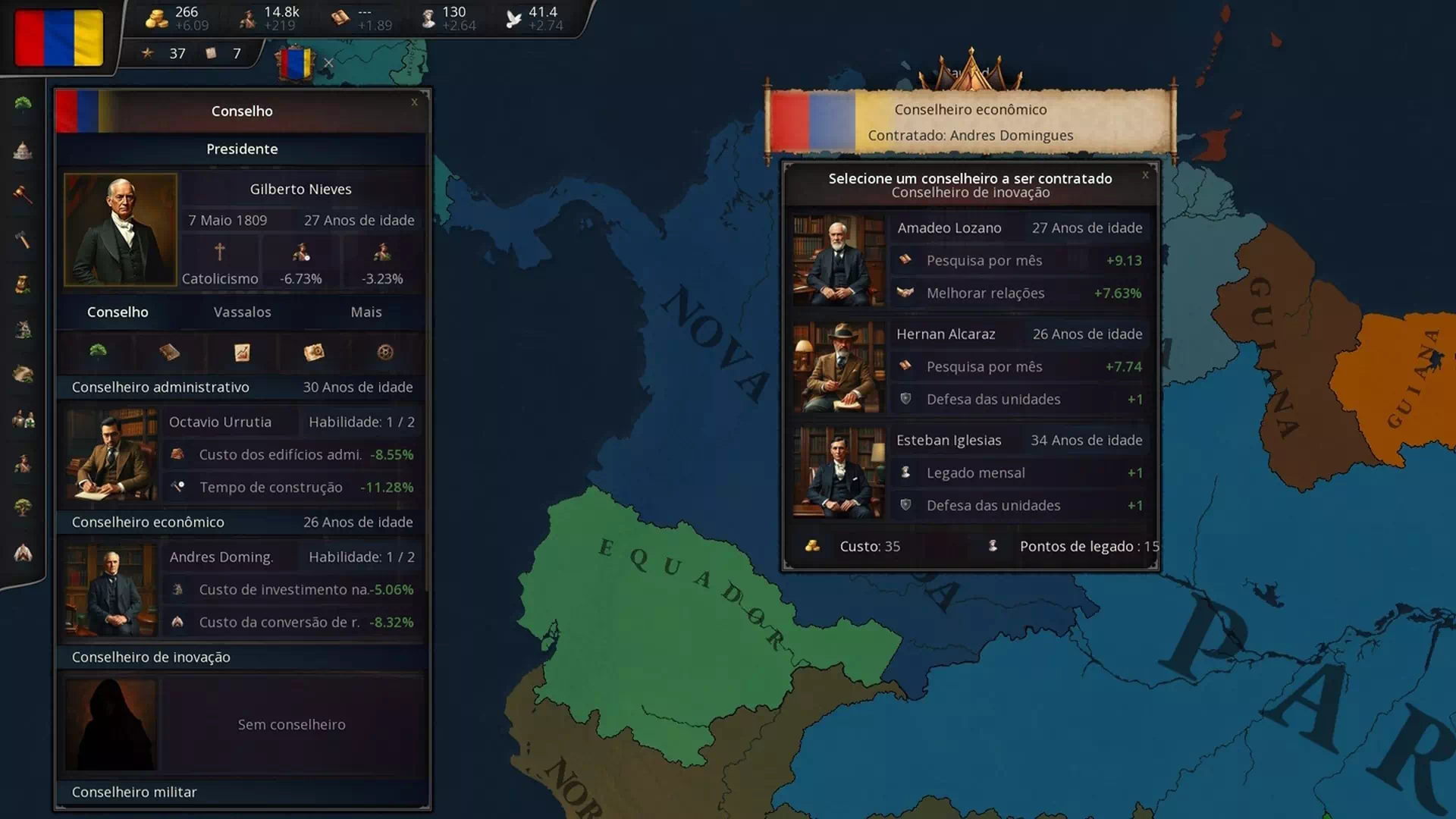Hire Amadeo Lozano as innovation advisor
The width and height of the screenshot is (1456, 819).
coord(971,260)
